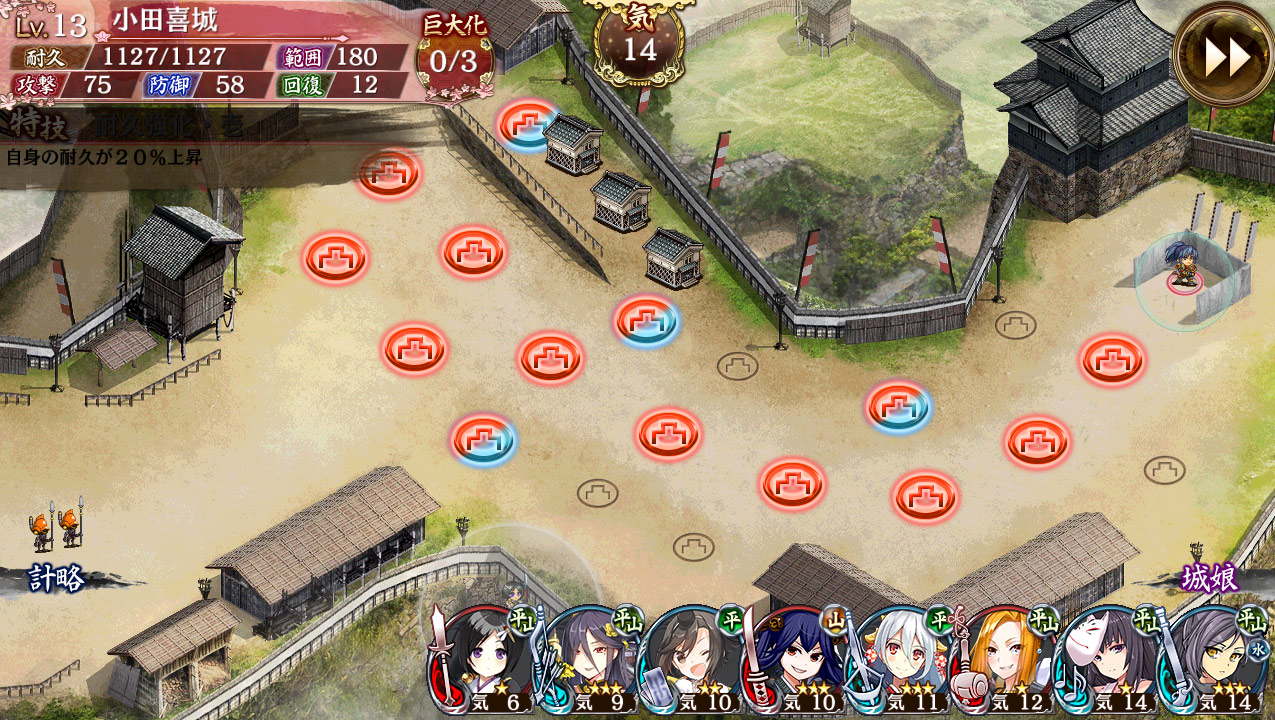Select the deployed chibi unit with pink ring
Screen dimensions: 1275x720
click(x=1184, y=274)
